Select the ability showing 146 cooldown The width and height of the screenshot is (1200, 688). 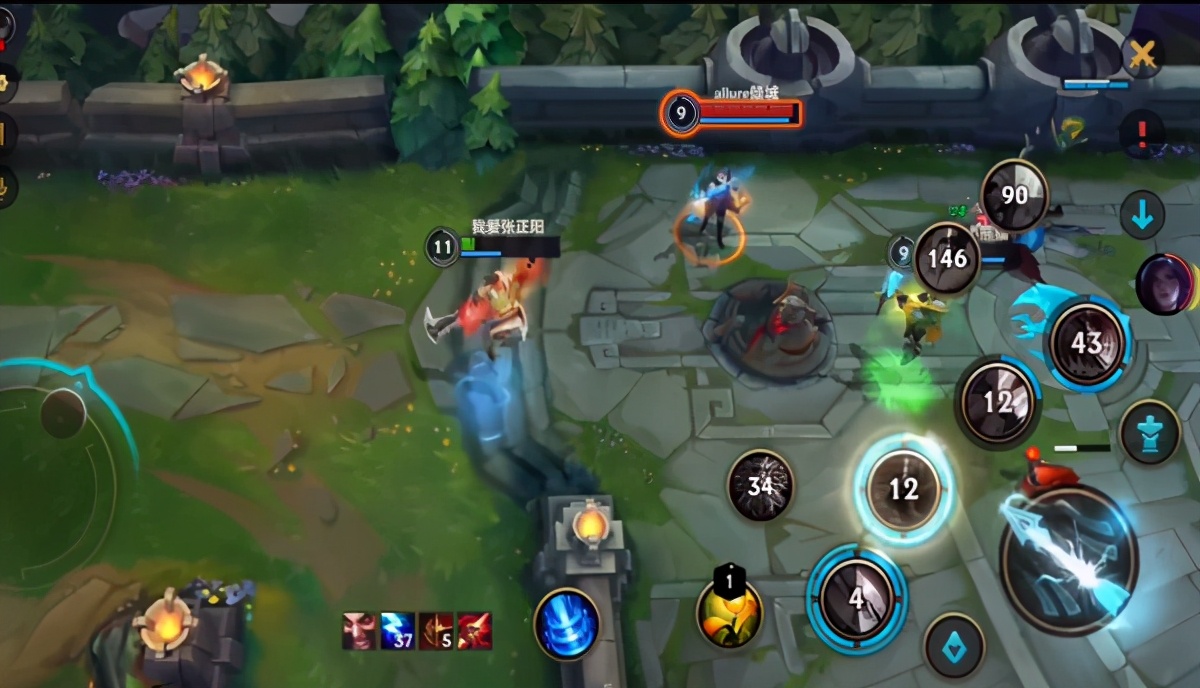[946, 259]
